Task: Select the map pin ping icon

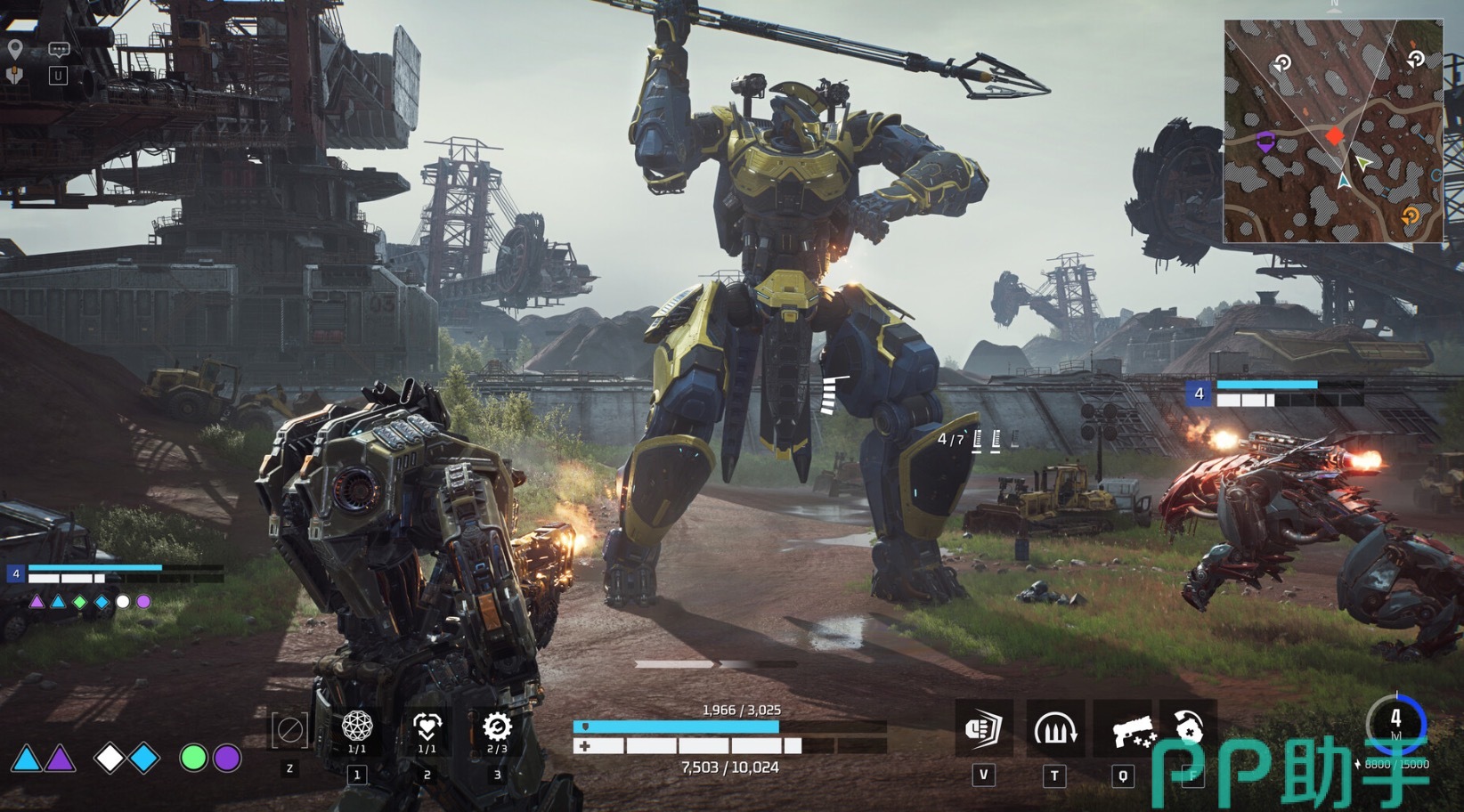Action: pyautogui.click(x=15, y=49)
